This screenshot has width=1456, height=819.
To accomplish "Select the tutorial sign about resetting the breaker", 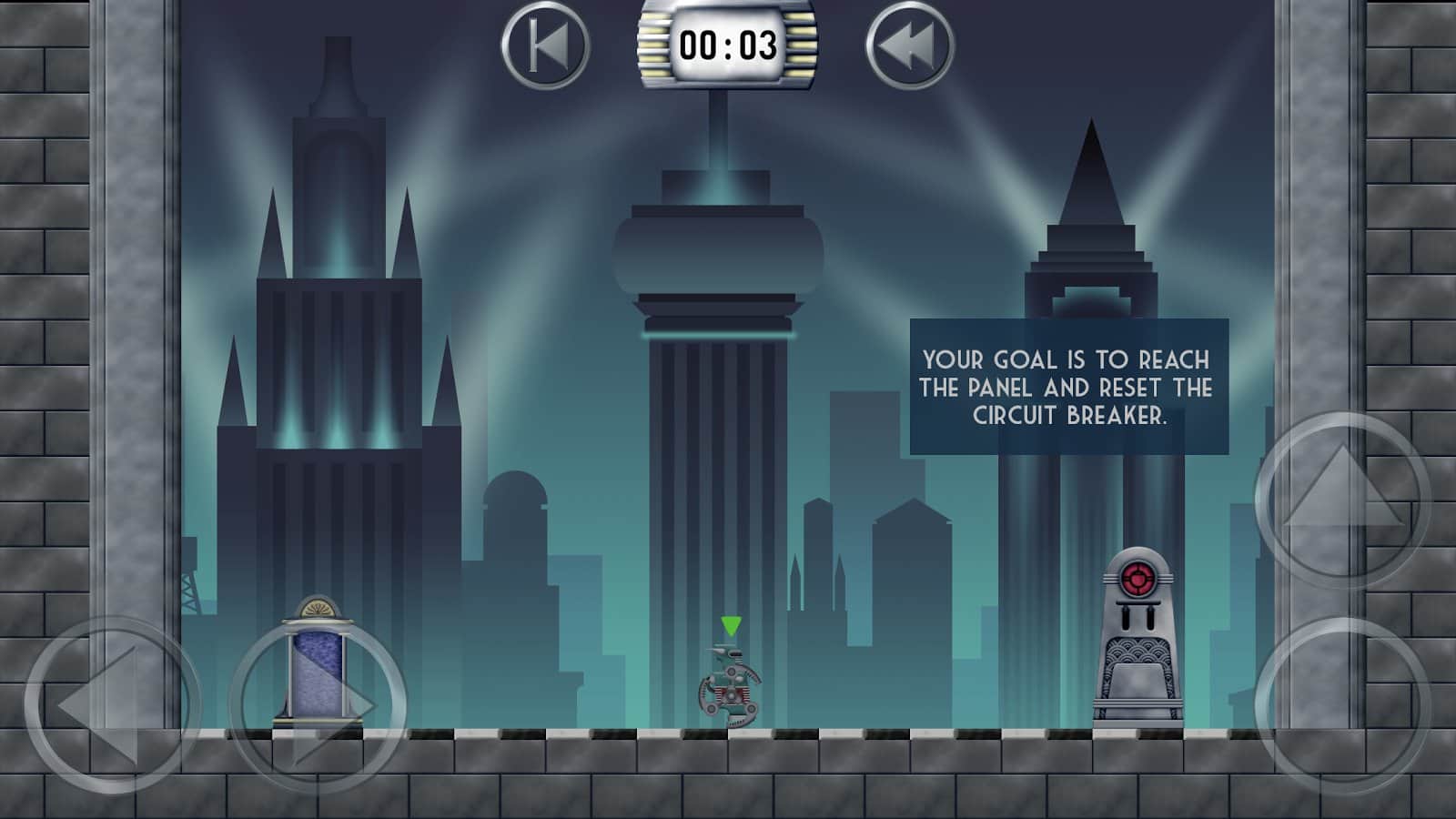I will 1065,389.
